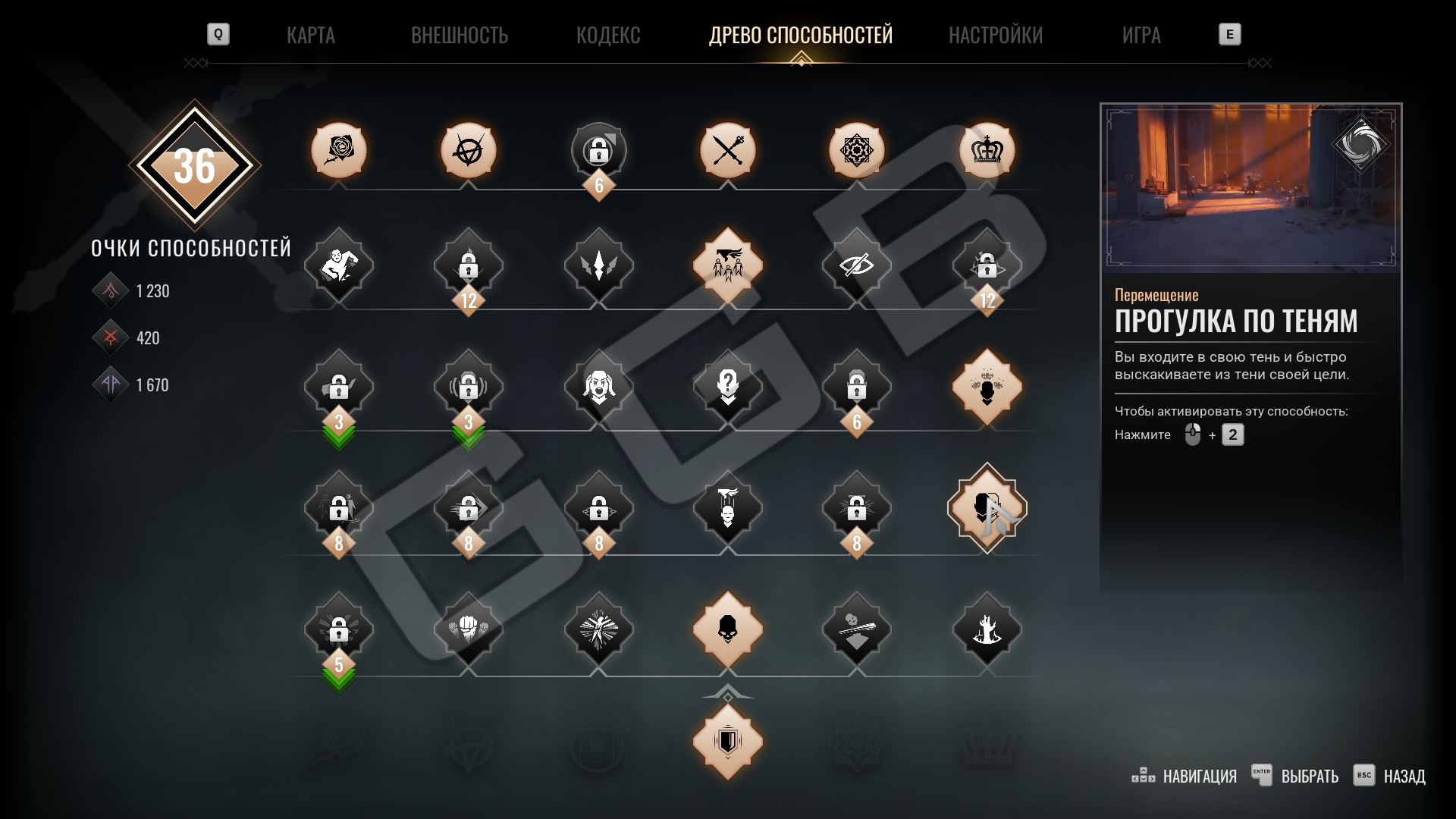Image resolution: width=1456 pixels, height=819 pixels.
Task: Click the Назад back button
Action: pos(1390,776)
